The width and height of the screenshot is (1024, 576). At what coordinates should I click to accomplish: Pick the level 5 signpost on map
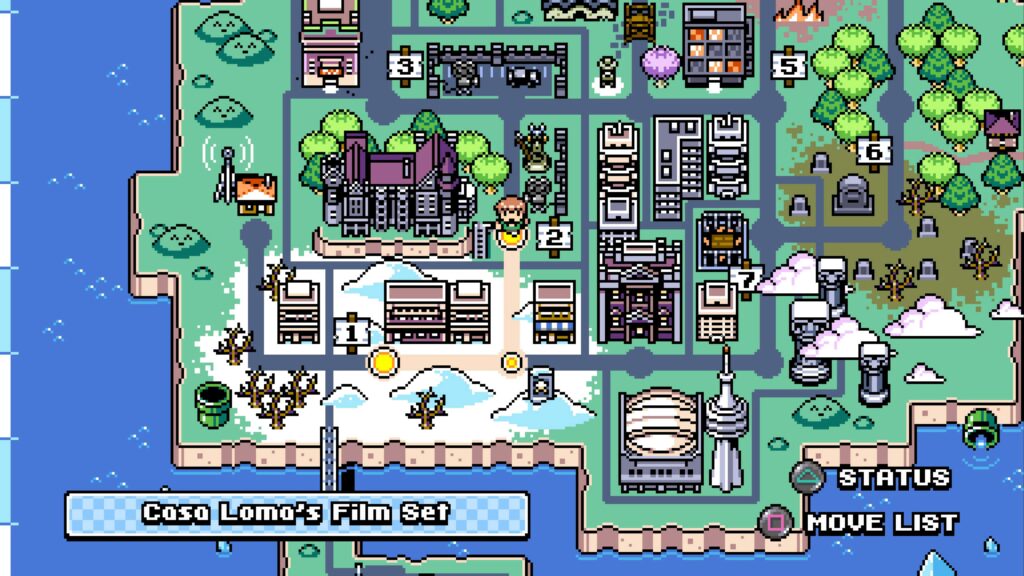789,66
